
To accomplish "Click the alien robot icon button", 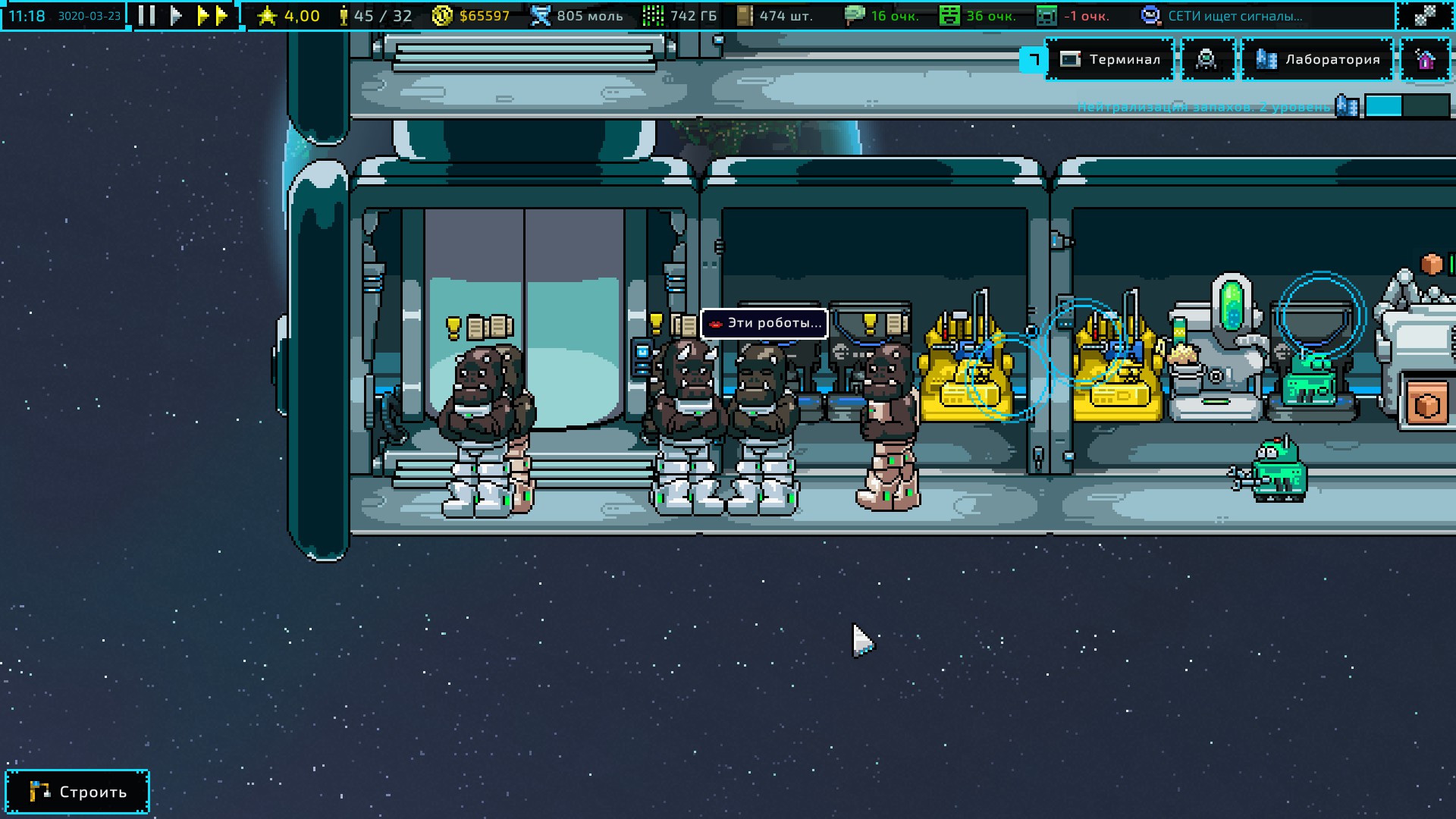I will [1207, 59].
